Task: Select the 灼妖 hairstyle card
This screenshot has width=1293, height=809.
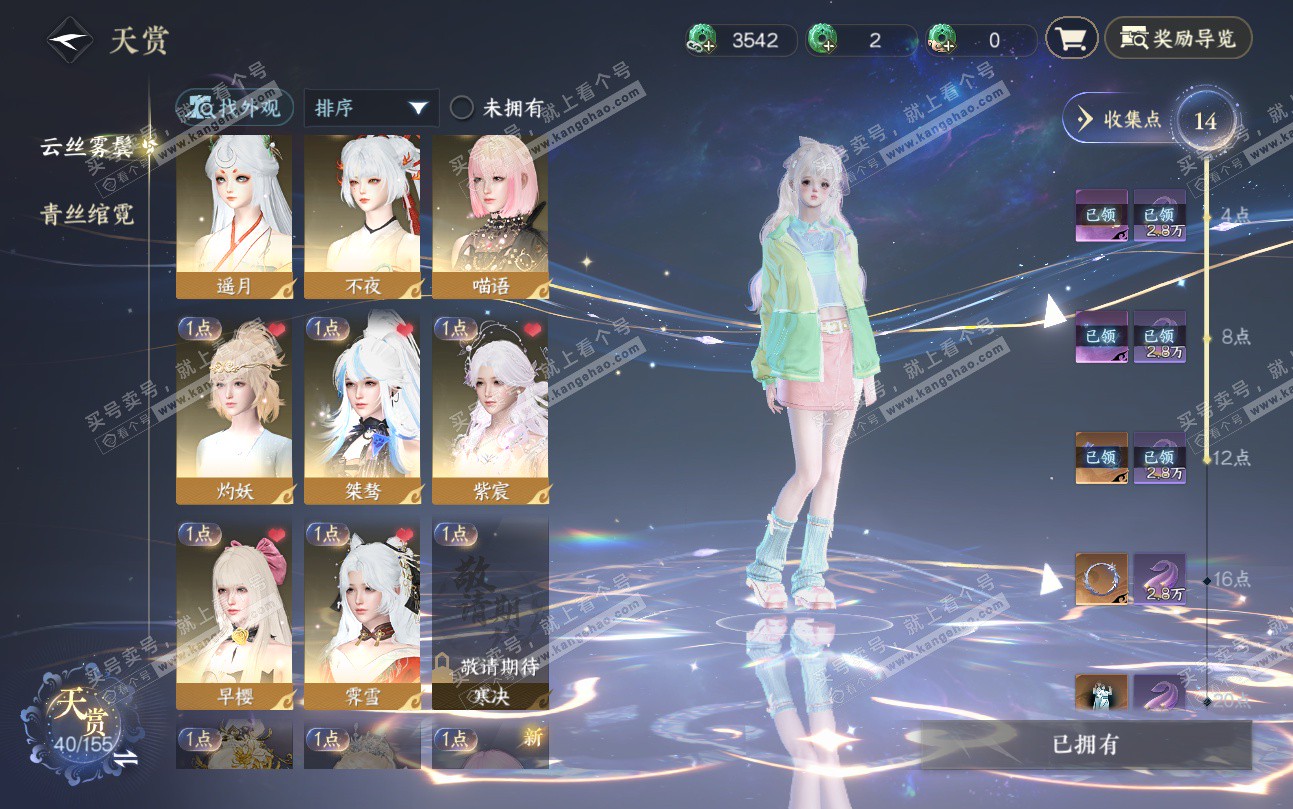Action: (x=234, y=410)
